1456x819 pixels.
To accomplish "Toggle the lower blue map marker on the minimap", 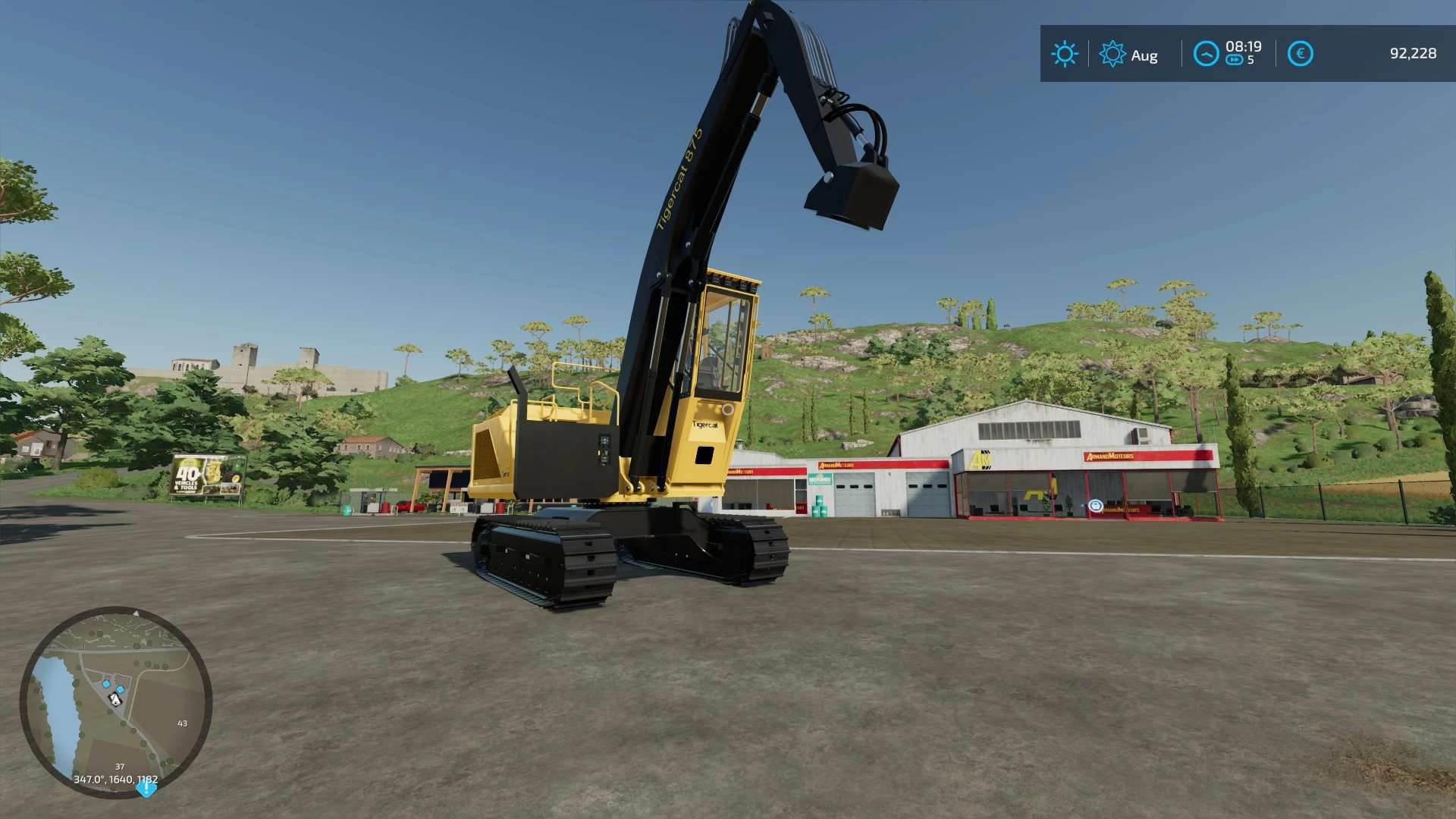I will coord(120,689).
